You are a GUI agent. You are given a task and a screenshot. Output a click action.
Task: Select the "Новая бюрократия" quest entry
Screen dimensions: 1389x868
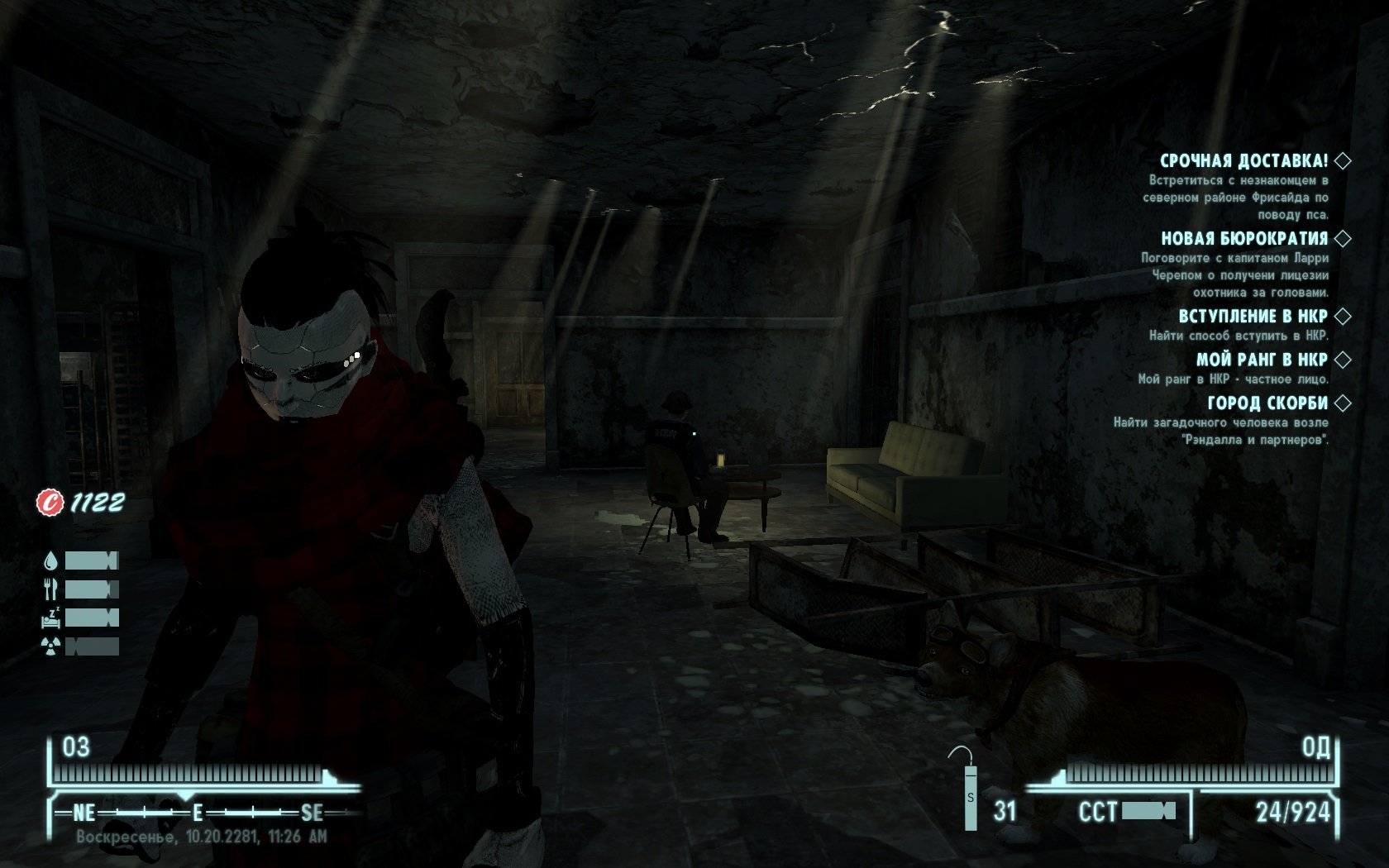1243,239
